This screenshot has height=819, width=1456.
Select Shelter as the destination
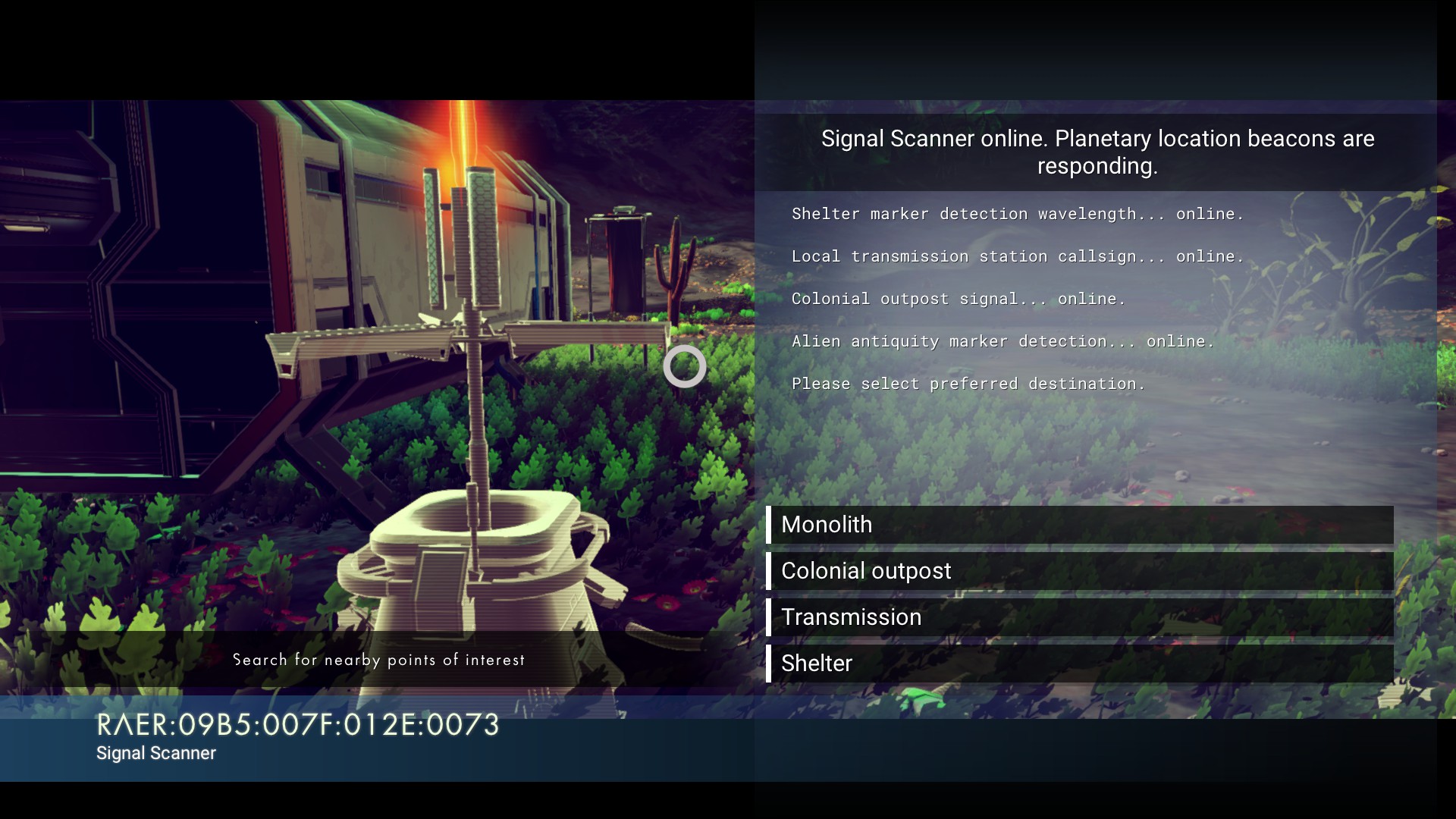(x=1079, y=664)
